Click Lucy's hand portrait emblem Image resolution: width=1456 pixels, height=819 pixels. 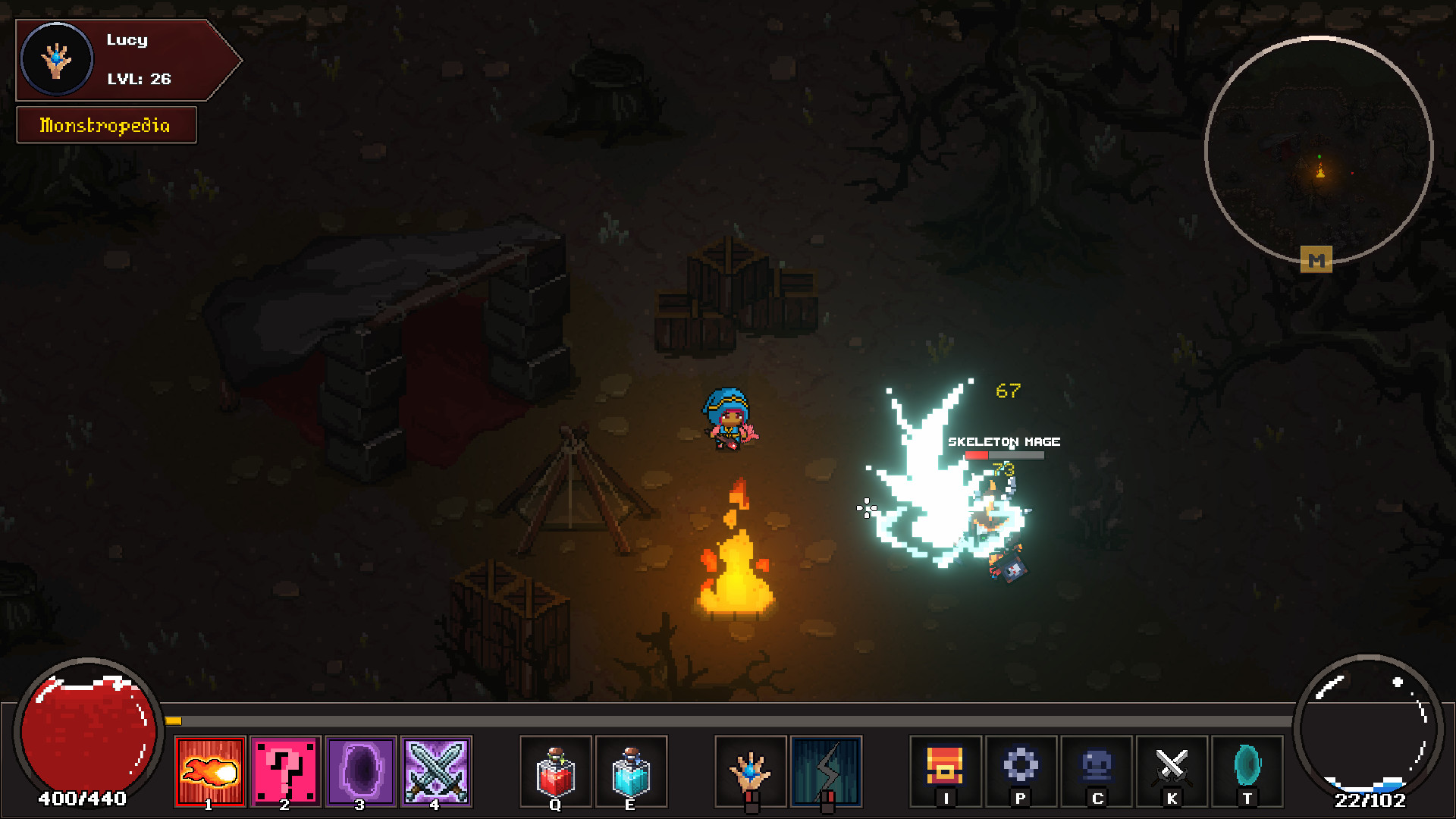[x=57, y=59]
